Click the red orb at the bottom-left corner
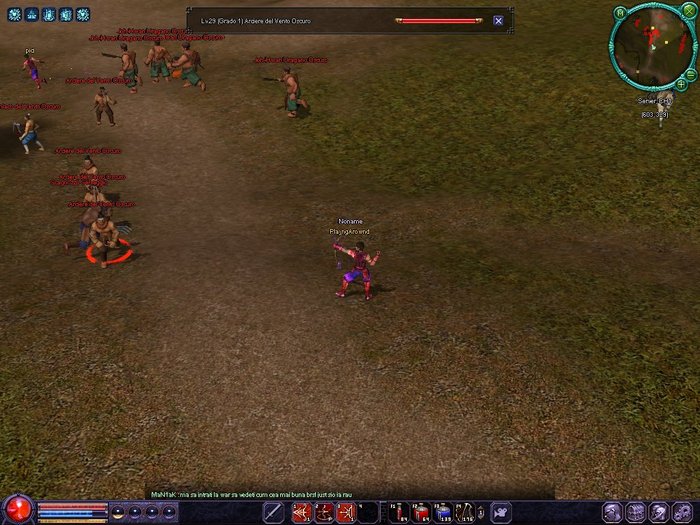 tap(17, 509)
